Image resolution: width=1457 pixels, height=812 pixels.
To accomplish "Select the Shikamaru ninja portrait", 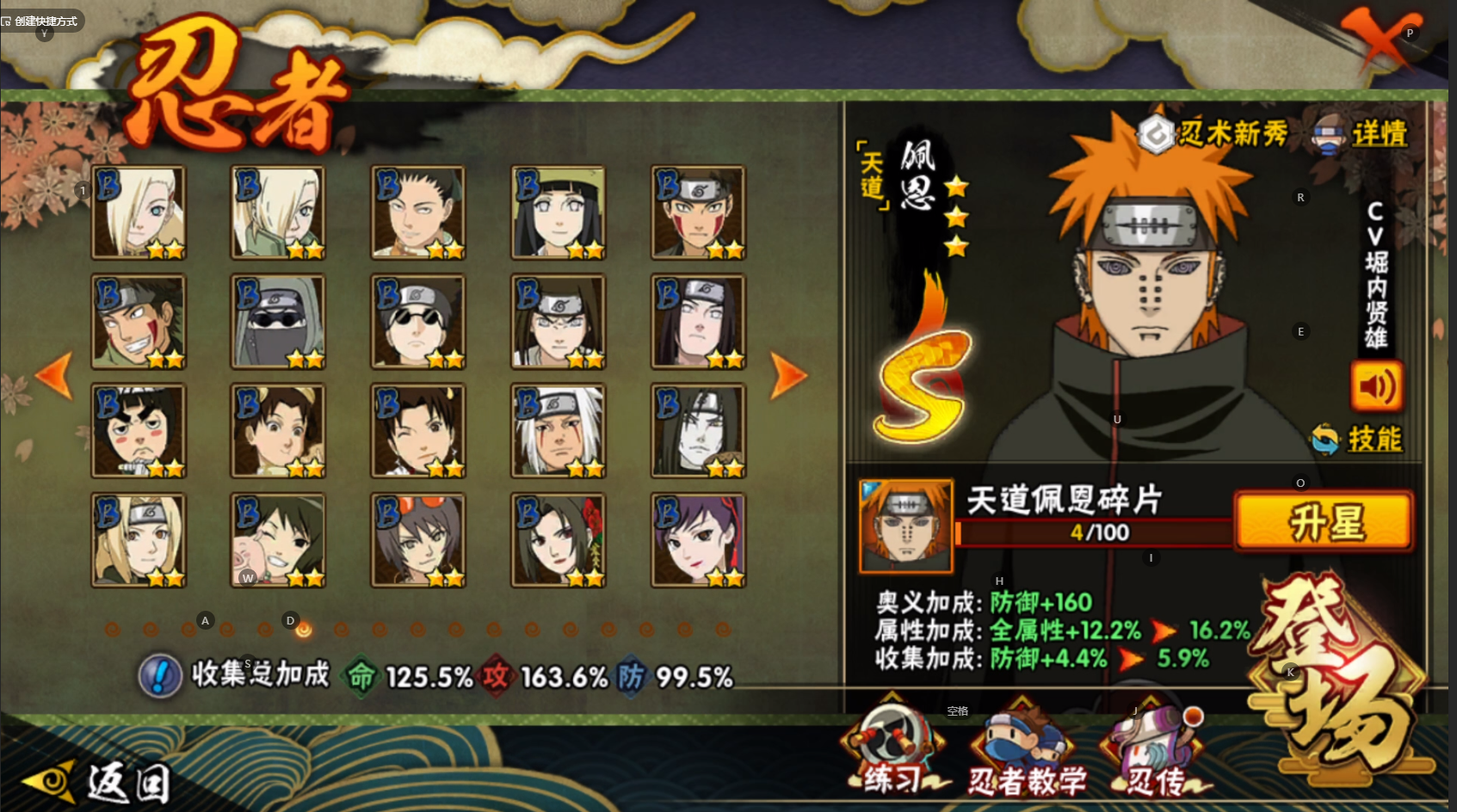I will (x=417, y=212).
